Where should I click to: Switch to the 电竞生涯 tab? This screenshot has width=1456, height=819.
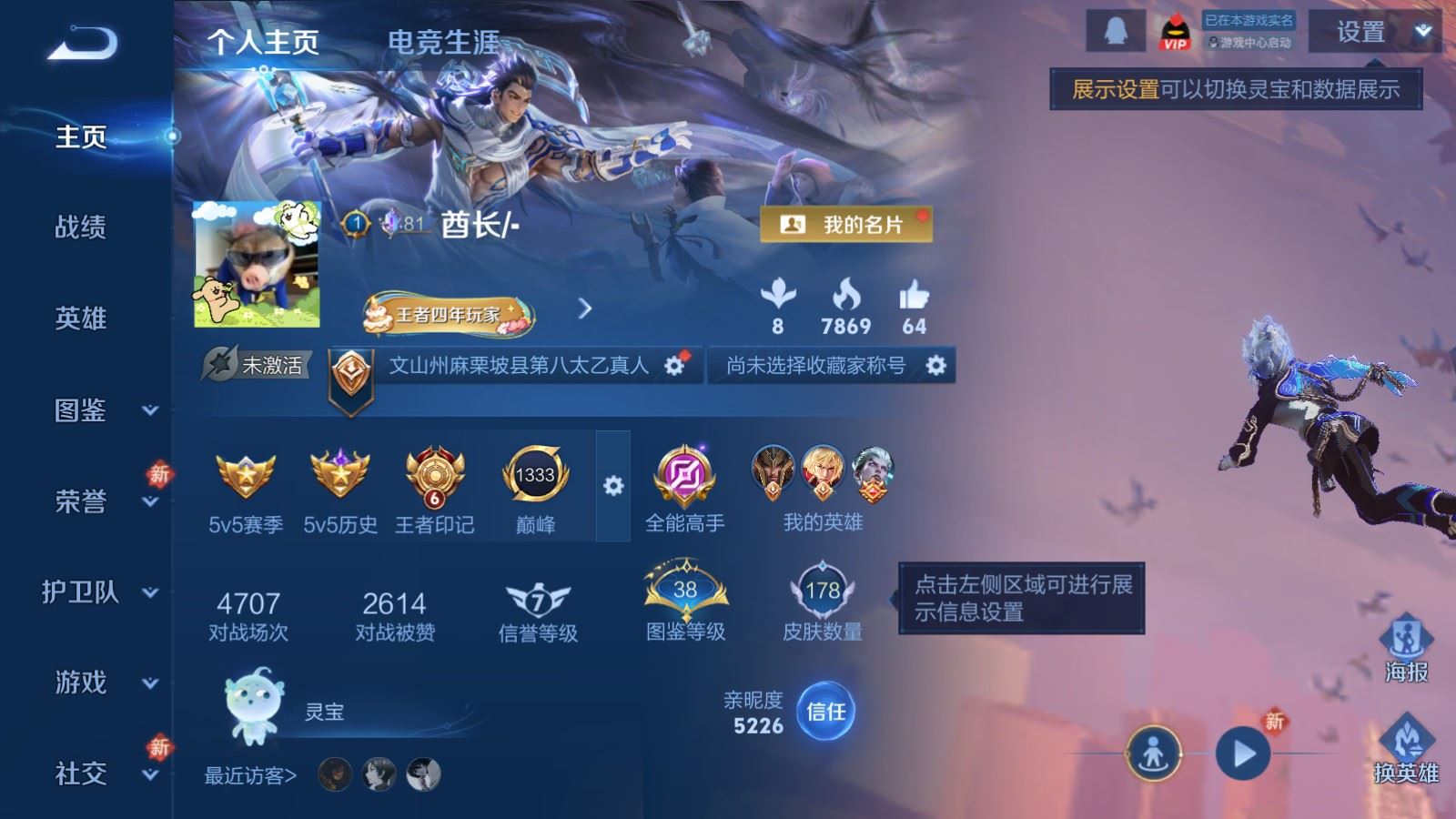(443, 40)
